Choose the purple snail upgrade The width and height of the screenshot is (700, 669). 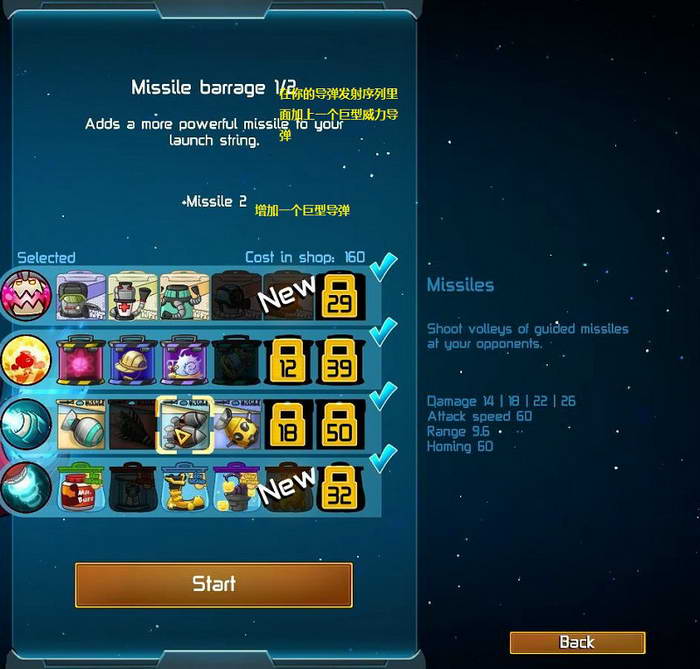click(x=185, y=359)
